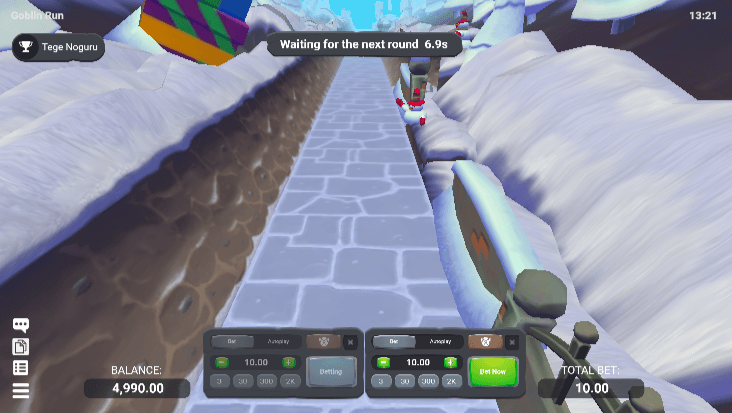The height and width of the screenshot is (413, 732).
Task: Close the left bet panel
Action: pos(350,342)
